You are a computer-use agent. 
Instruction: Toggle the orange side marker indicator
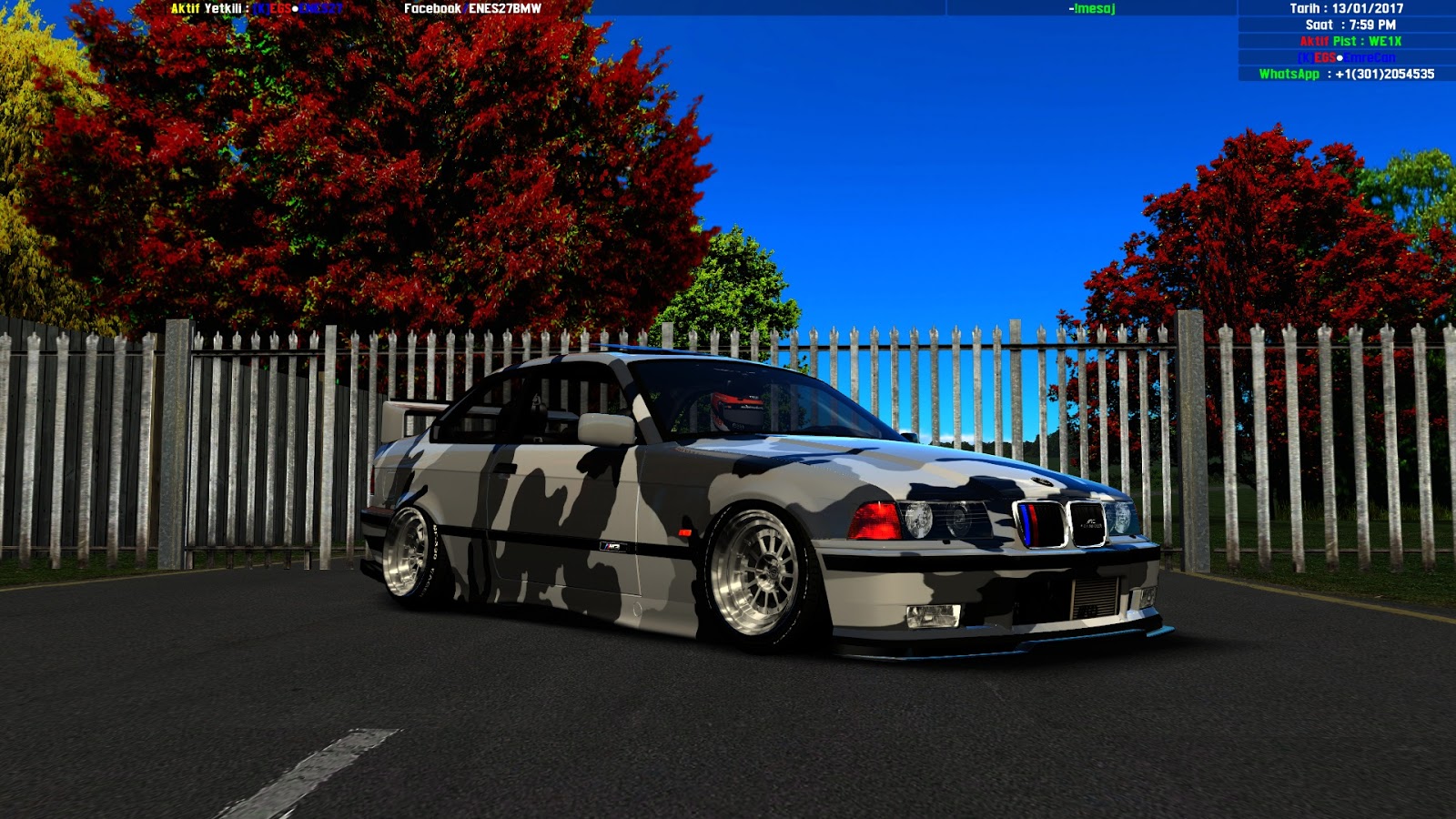click(x=684, y=532)
